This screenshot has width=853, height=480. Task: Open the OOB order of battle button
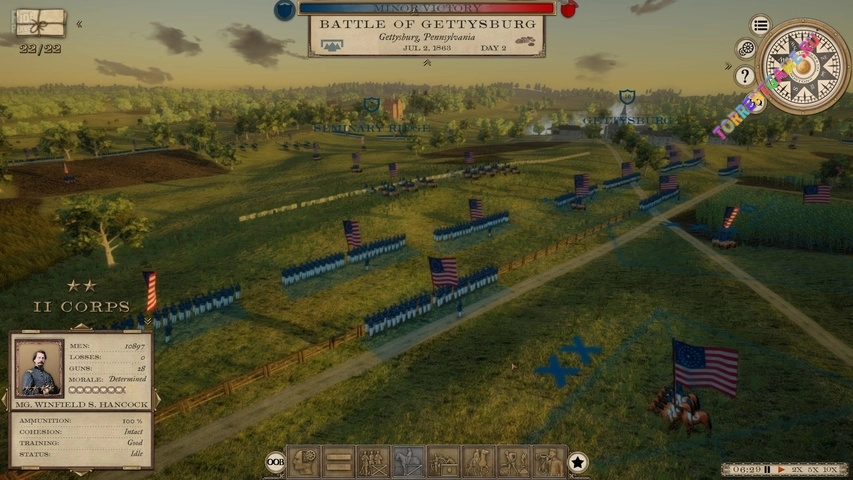point(275,462)
